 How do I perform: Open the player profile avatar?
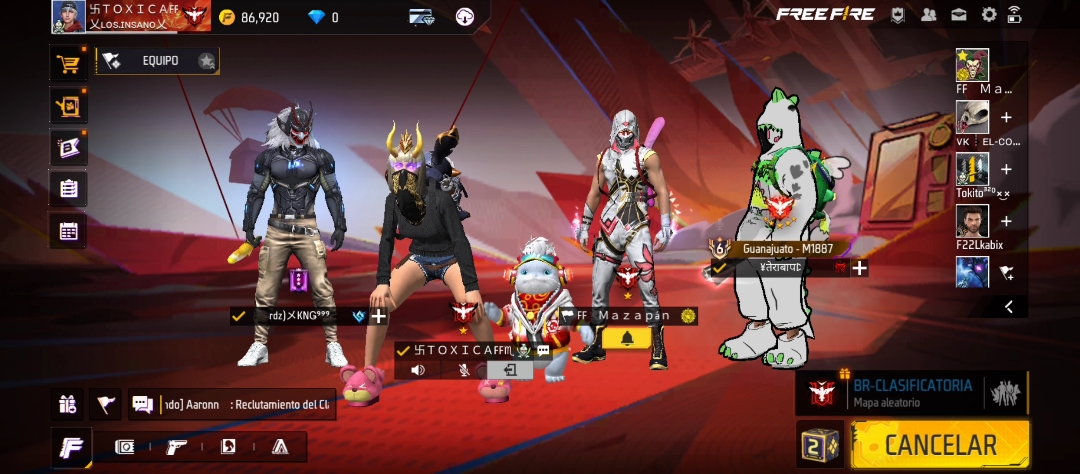pos(68,16)
